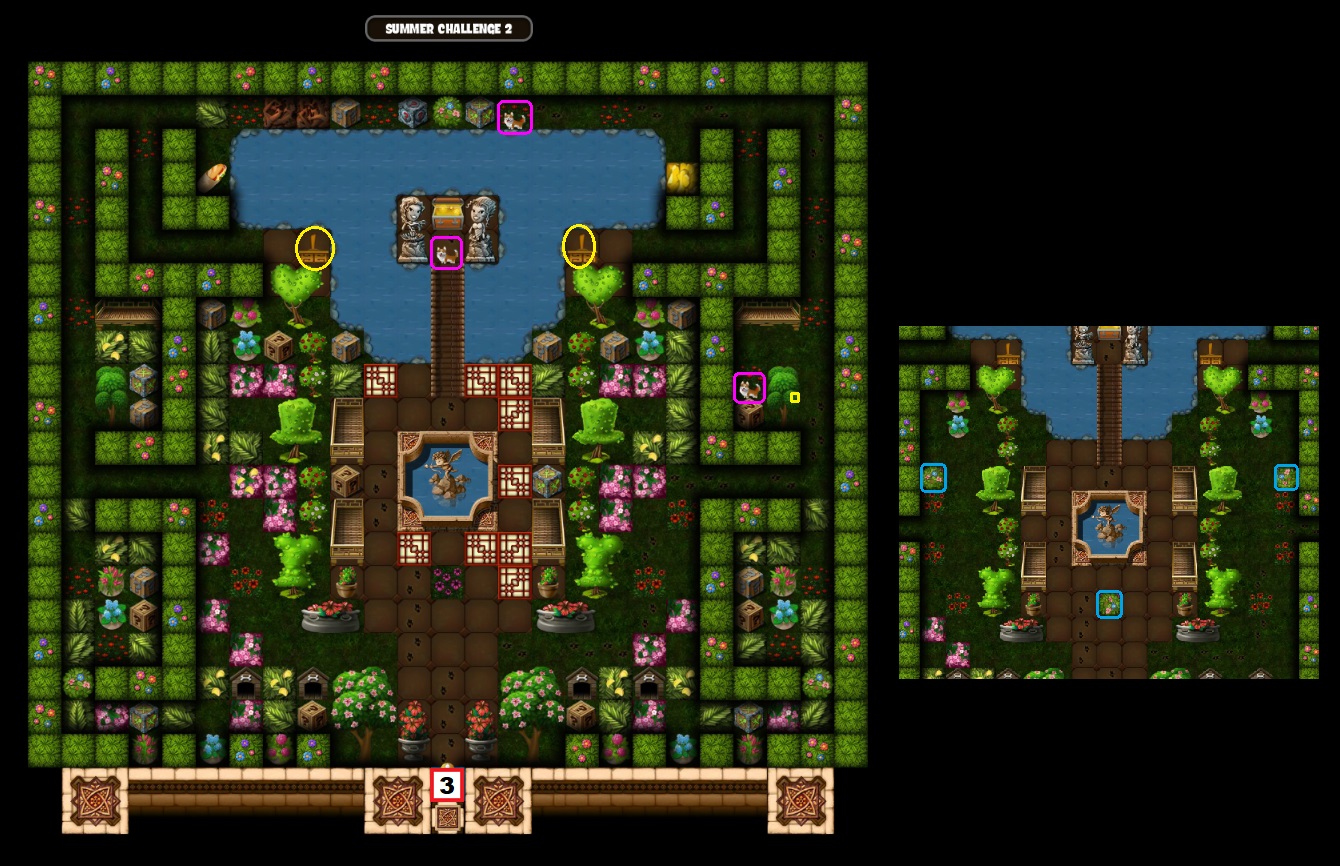The height and width of the screenshot is (866, 1340).
Task: Click the left blue-boxed marker on the minimap
Action: click(x=934, y=478)
